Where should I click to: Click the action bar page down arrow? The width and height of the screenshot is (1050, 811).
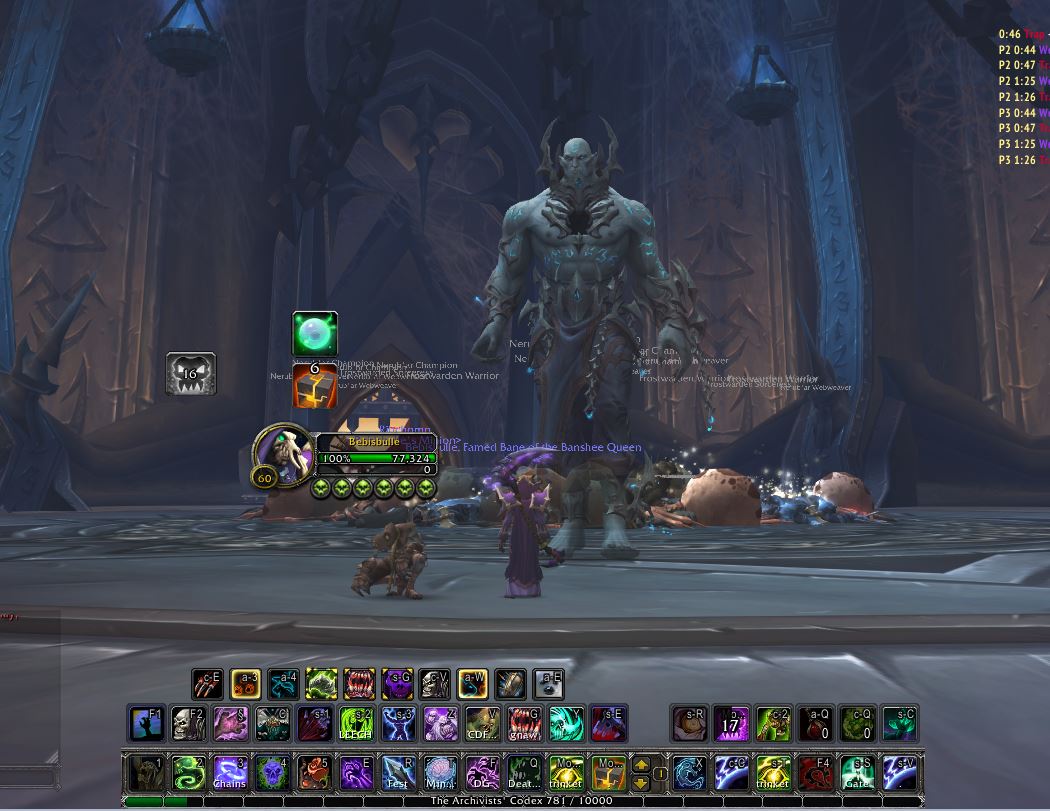pos(640,781)
